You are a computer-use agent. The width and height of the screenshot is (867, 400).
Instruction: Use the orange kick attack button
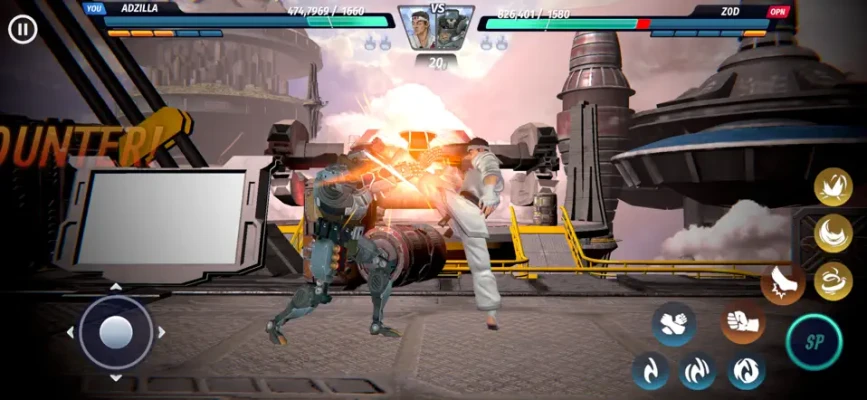coord(782,284)
